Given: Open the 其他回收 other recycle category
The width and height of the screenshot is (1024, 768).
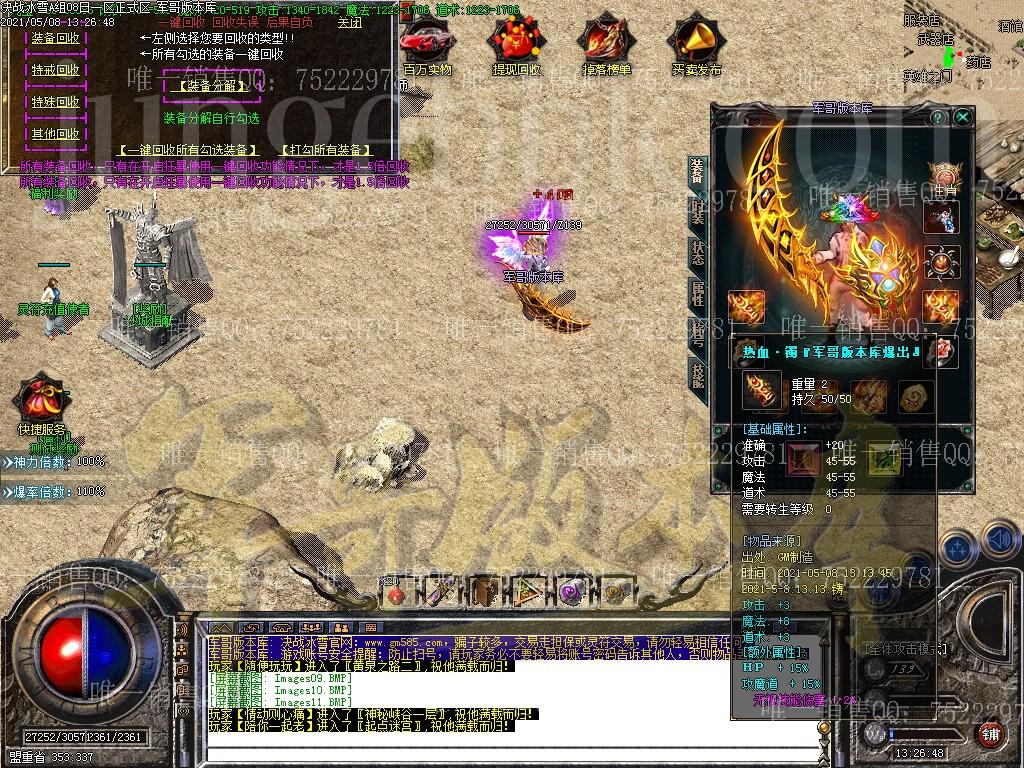Looking at the screenshot, I should (56, 134).
